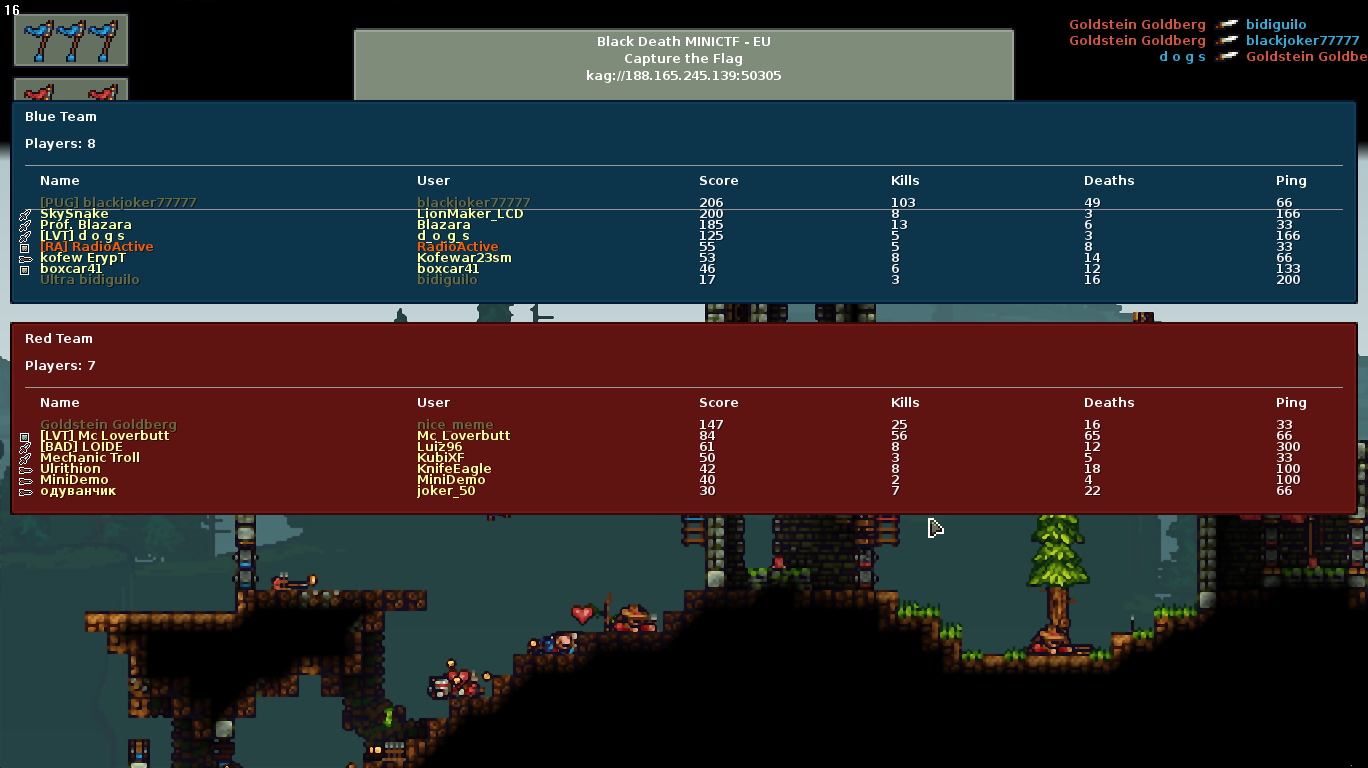Select Goldstein Goldberg's row on the Red Team scoreboard

click(108, 425)
